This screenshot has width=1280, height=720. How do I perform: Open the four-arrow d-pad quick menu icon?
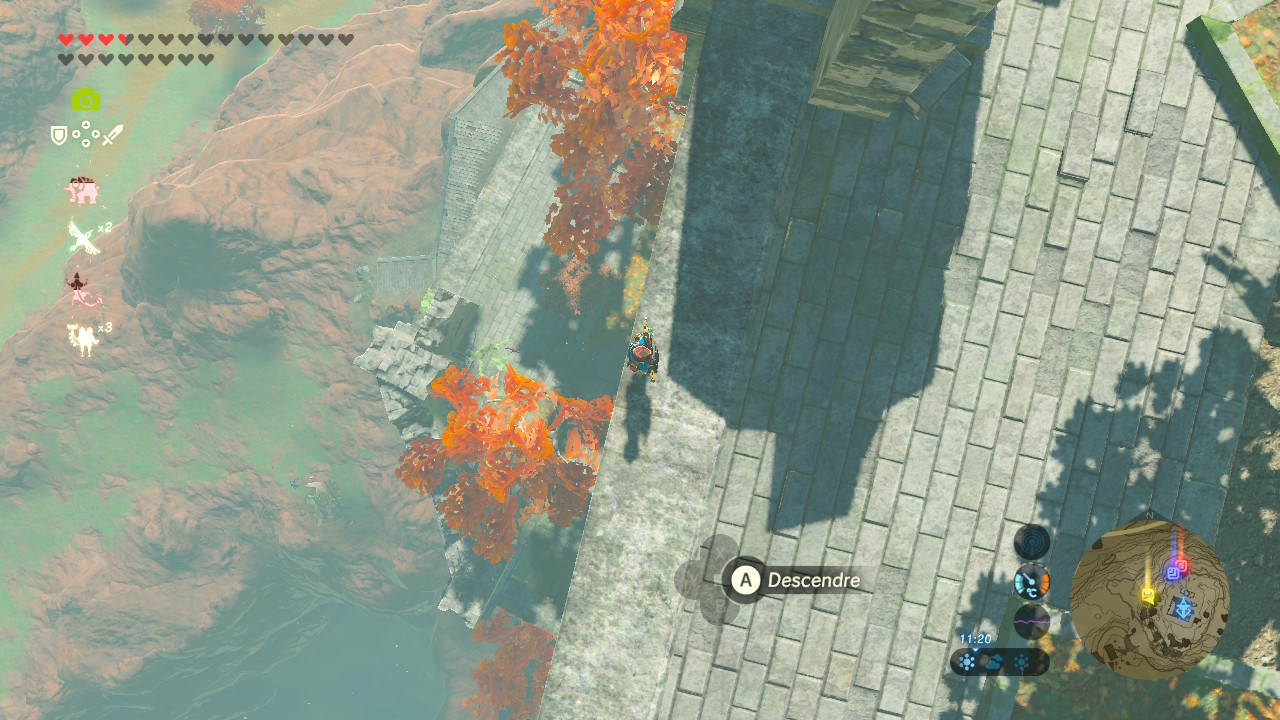(x=85, y=135)
